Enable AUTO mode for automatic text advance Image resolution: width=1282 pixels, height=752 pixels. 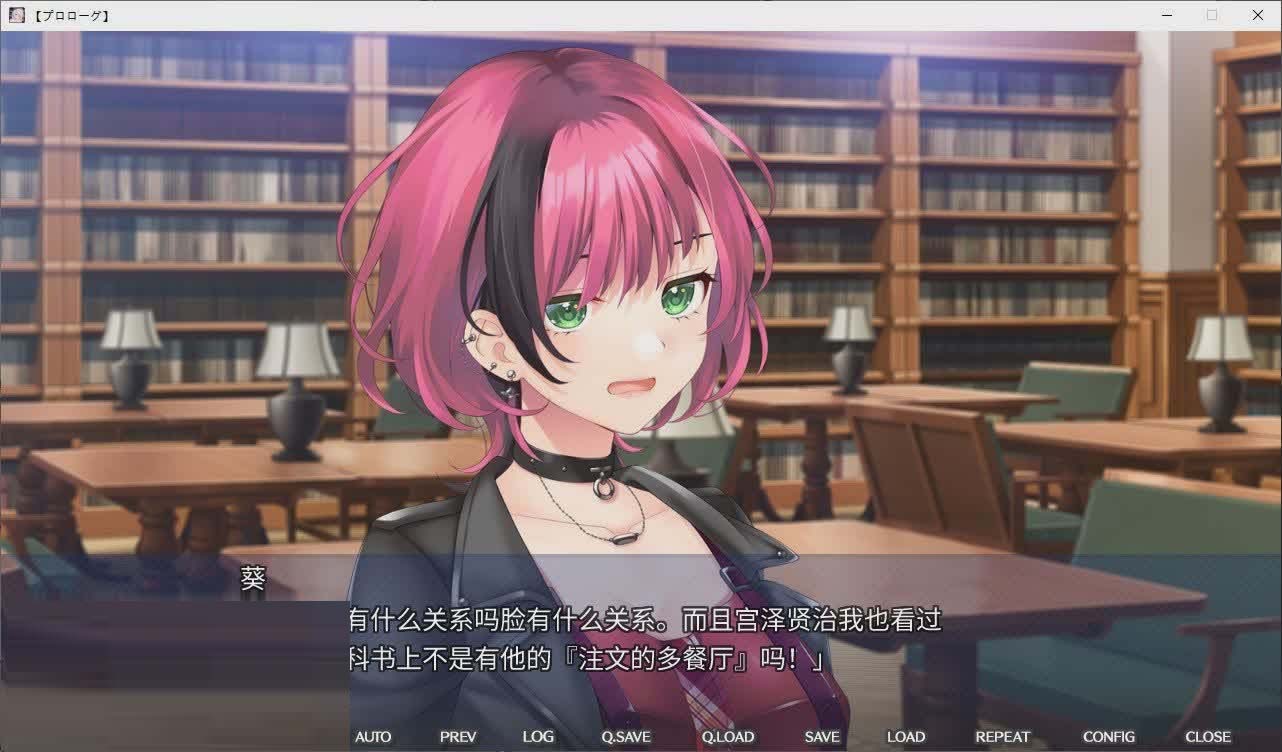tap(373, 736)
